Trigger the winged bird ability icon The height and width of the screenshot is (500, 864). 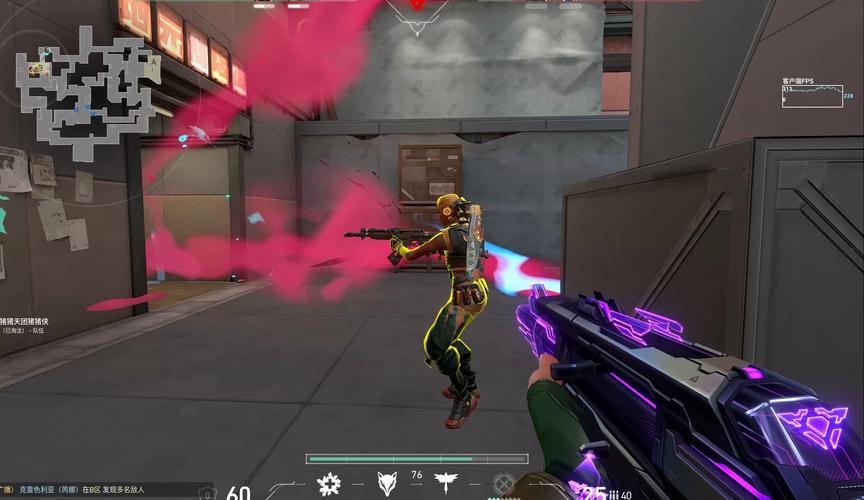[x=444, y=485]
